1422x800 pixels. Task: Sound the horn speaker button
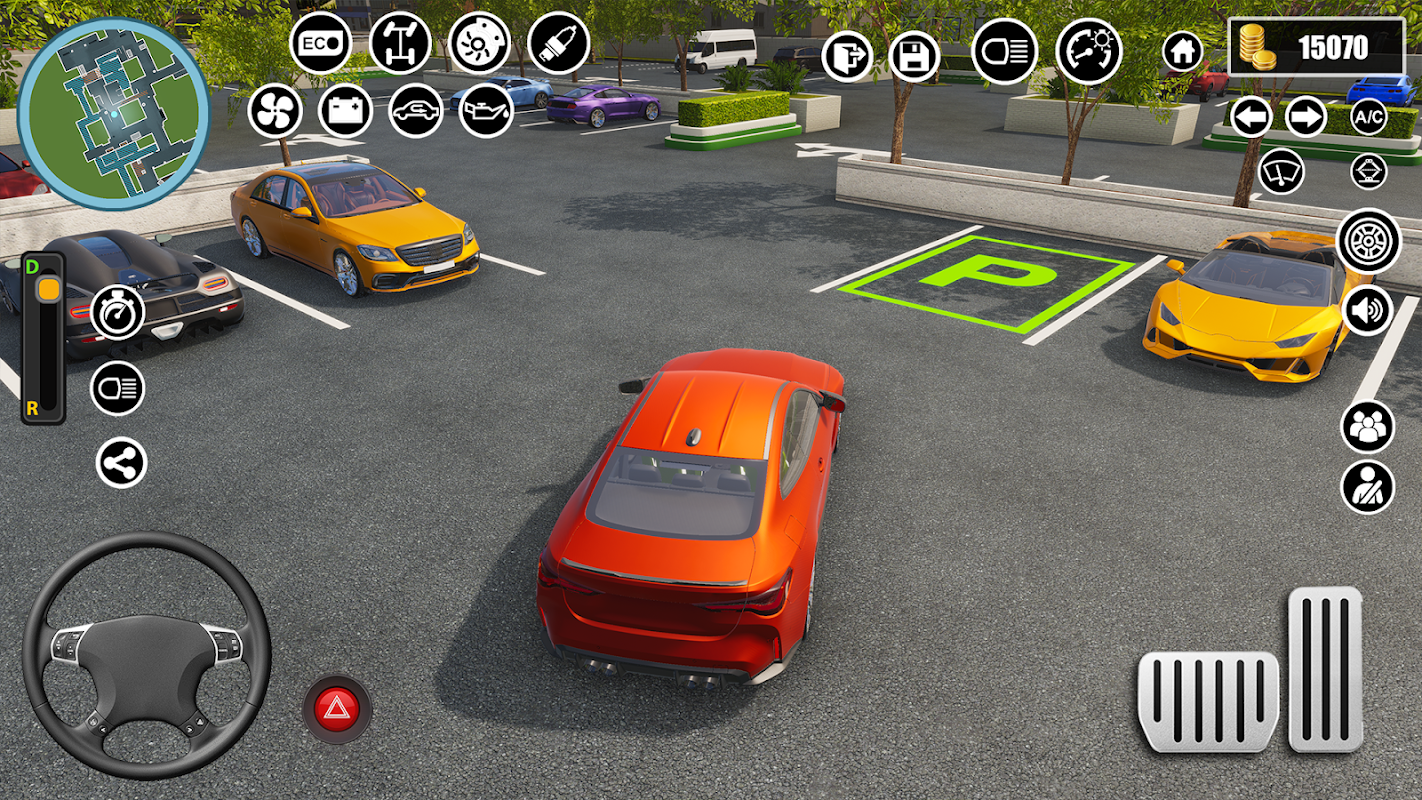pos(1367,310)
